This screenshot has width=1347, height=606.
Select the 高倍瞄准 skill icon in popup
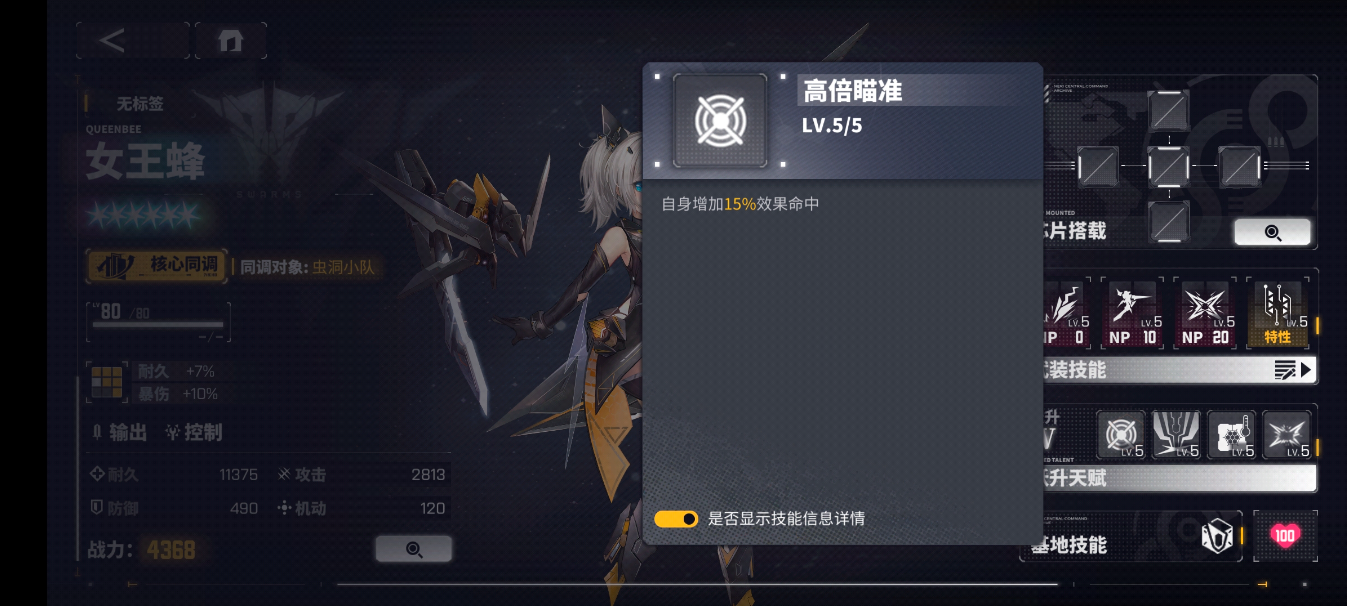point(720,120)
